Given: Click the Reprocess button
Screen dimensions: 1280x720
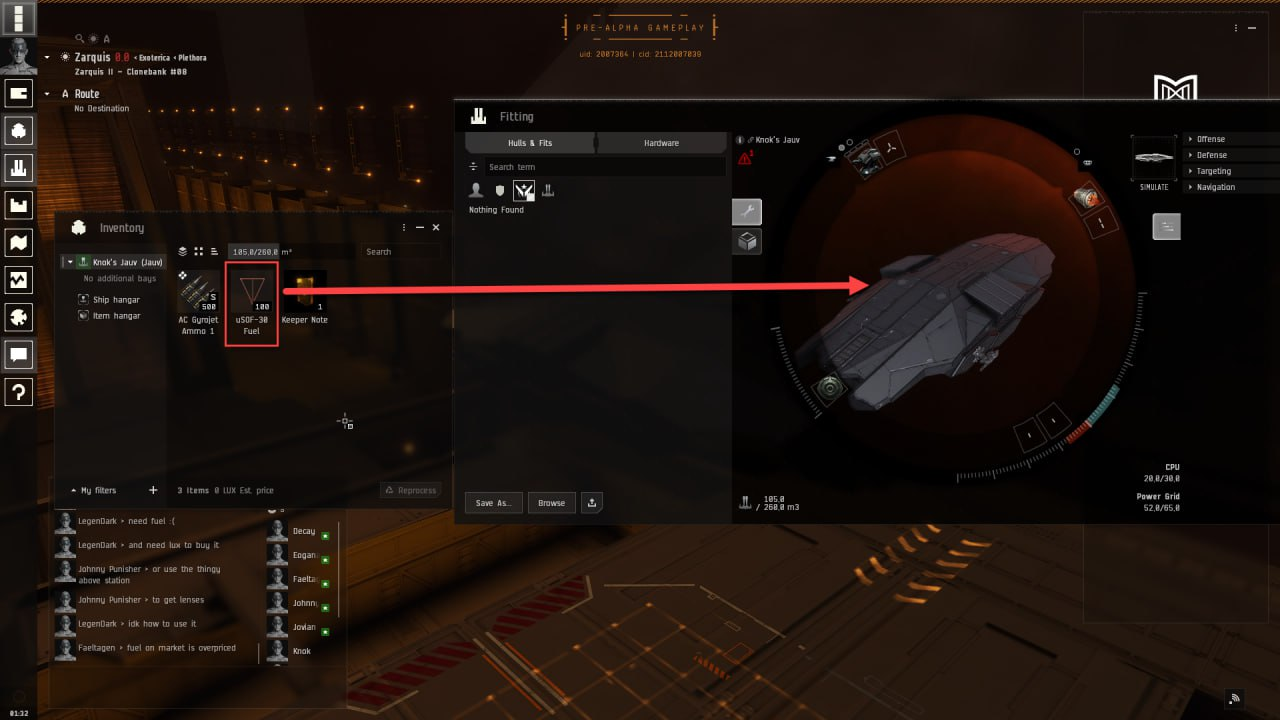Looking at the screenshot, I should tap(410, 490).
